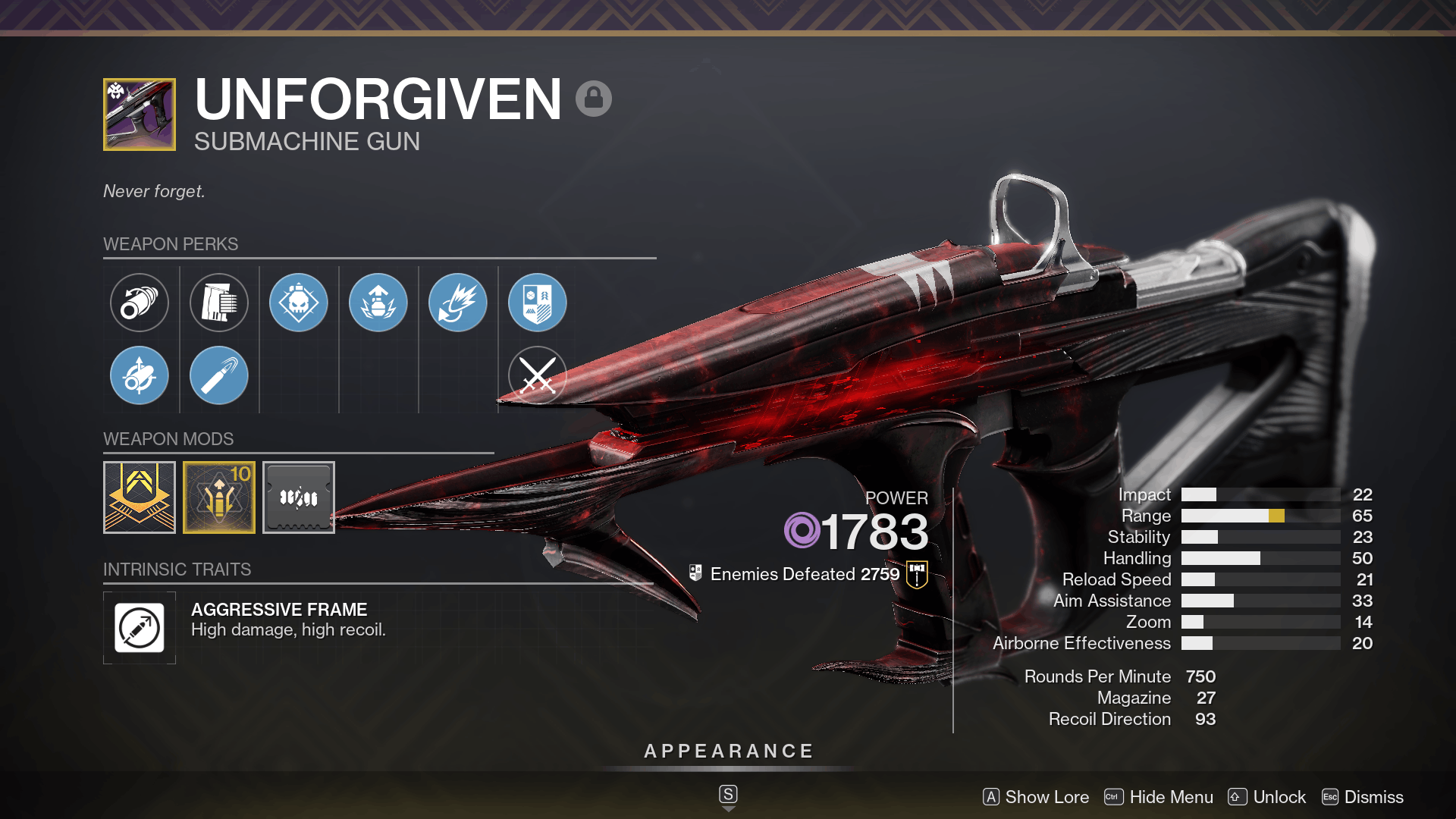
Task: View the origin trait shield icon
Action: (x=537, y=302)
